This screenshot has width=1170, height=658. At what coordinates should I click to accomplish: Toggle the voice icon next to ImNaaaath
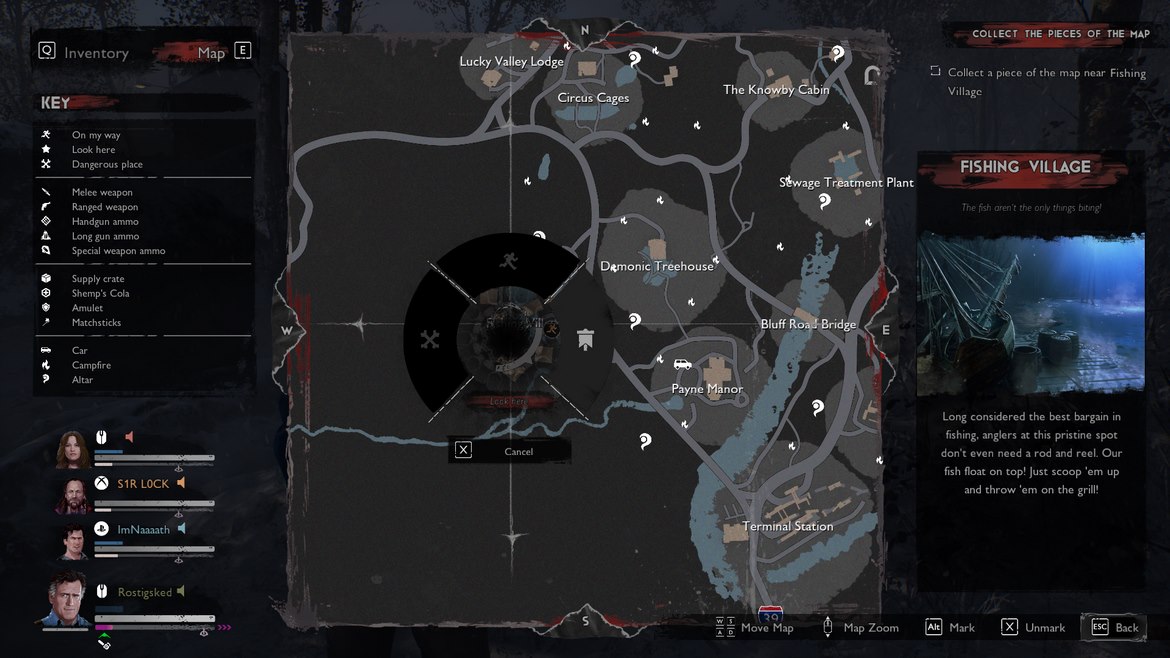click(181, 529)
